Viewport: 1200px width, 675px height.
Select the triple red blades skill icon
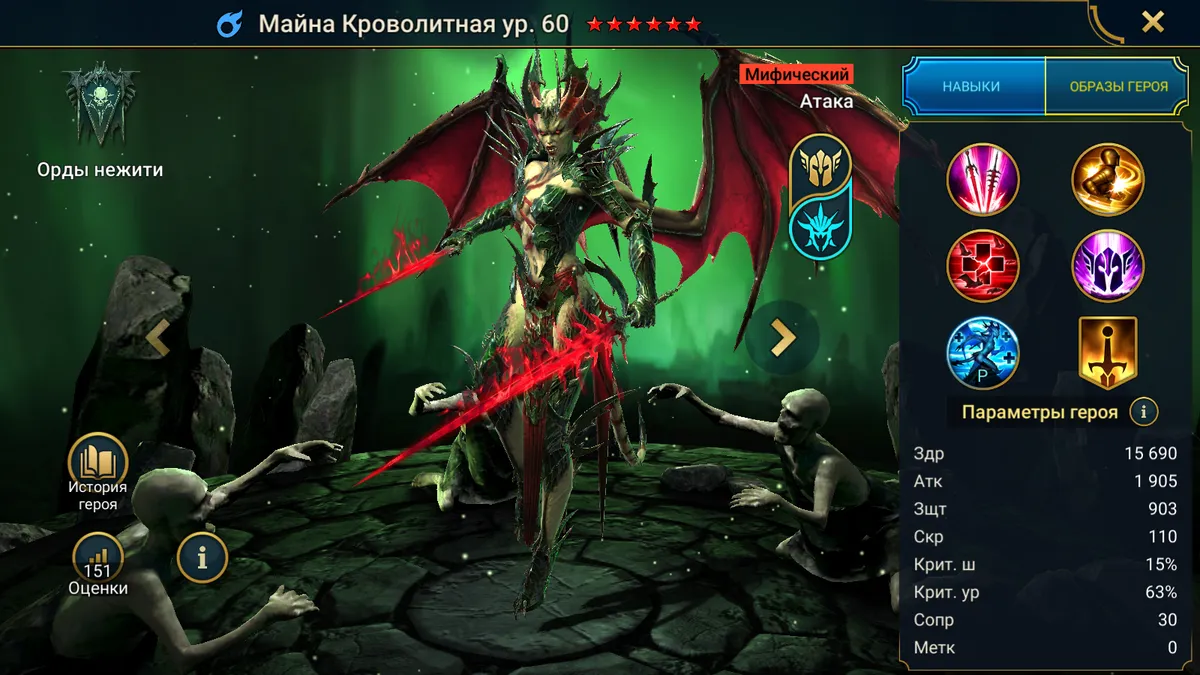point(983,180)
